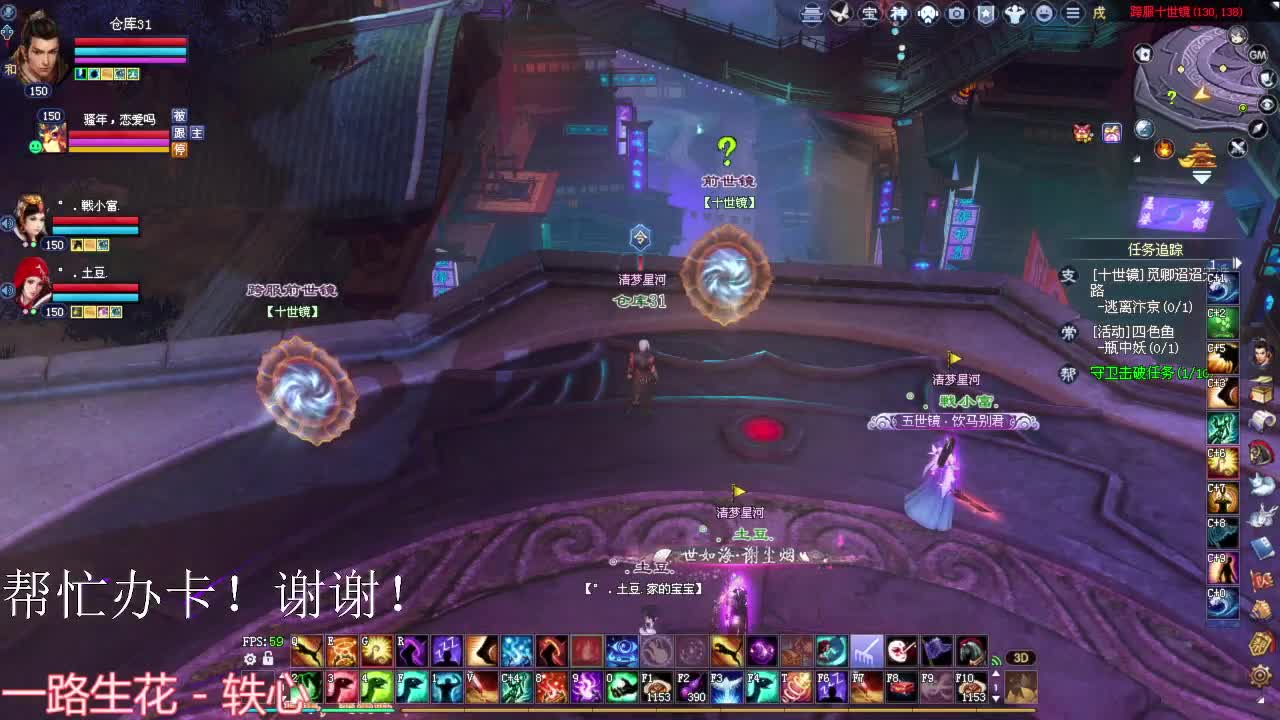Image resolution: width=1280 pixels, height=720 pixels.
Task: Click the up arrow to change action bar page
Action: pyautogui.click(x=996, y=673)
